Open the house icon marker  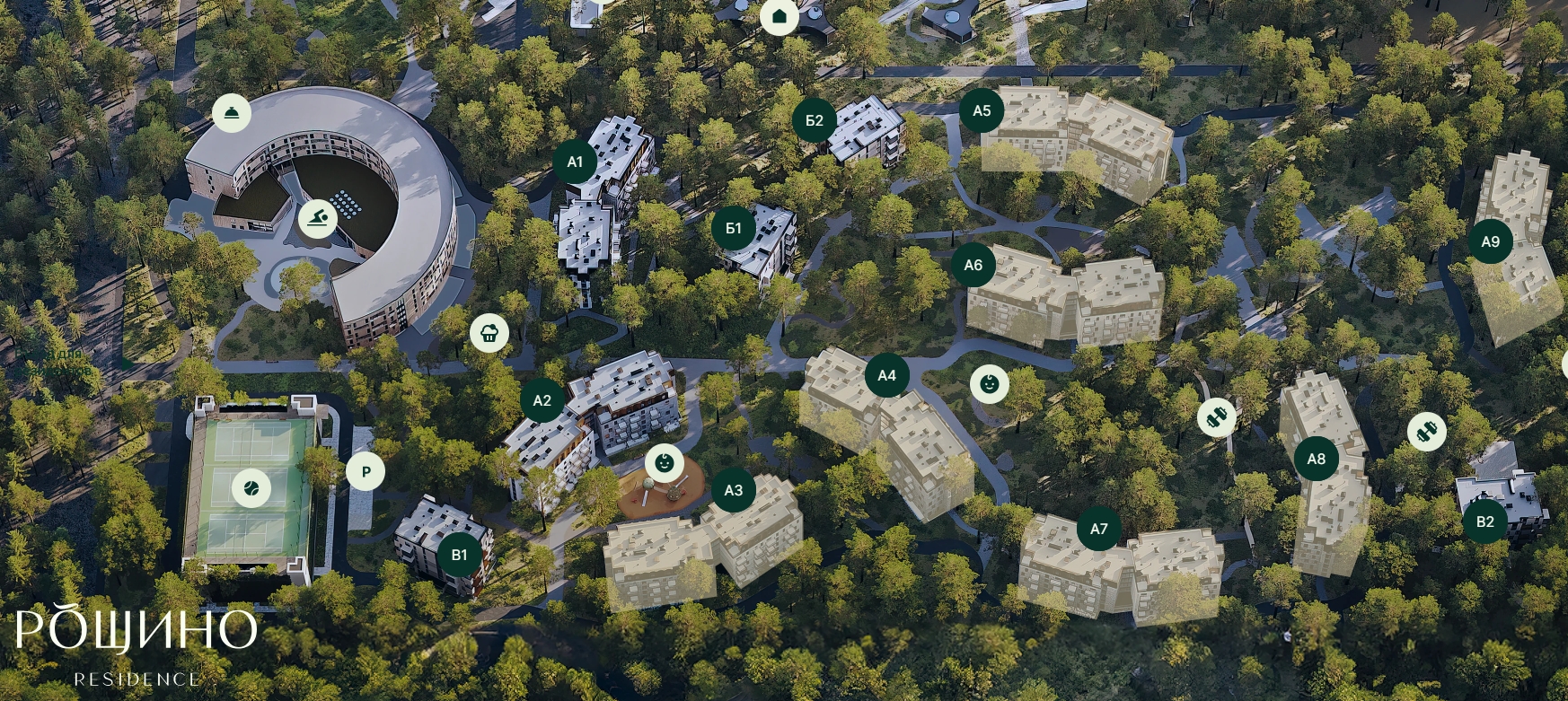coord(780,16)
